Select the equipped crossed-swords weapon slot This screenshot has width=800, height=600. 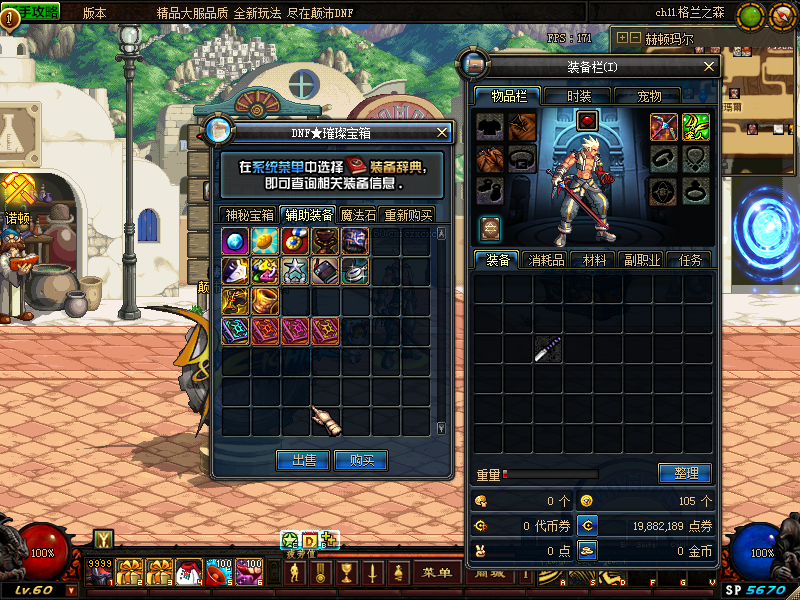665,126
